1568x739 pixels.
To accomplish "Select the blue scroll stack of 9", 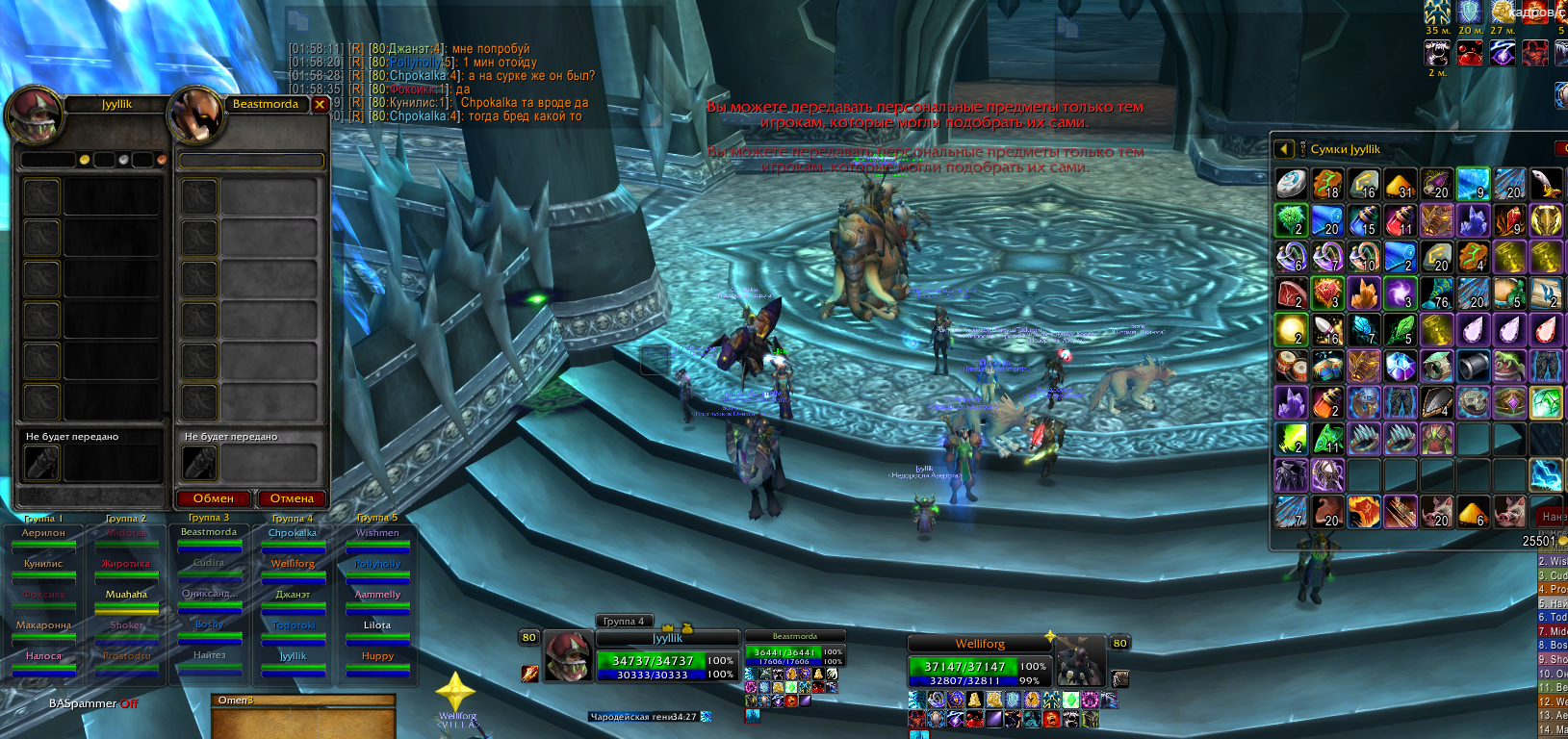I will tap(1473, 184).
